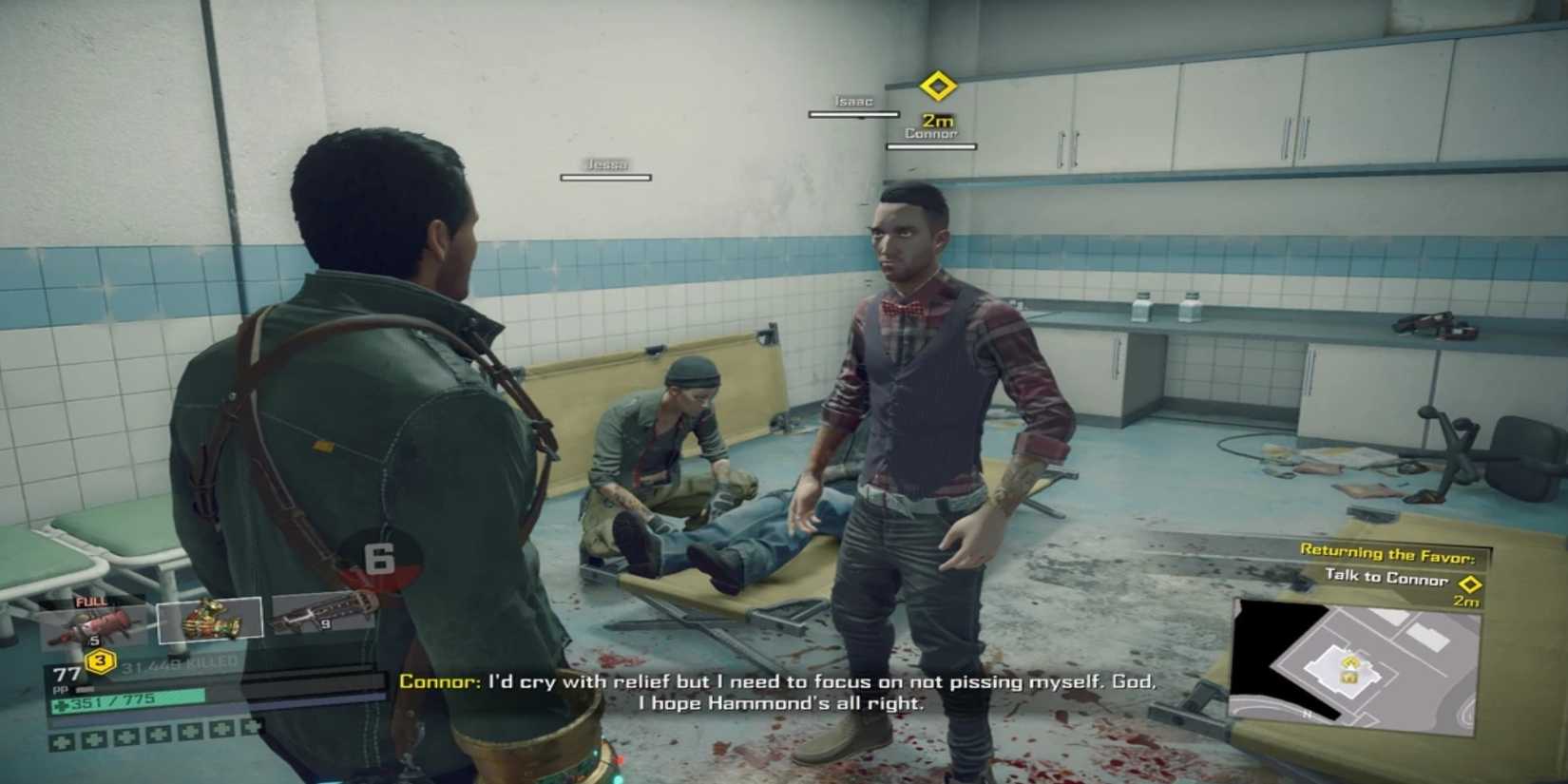
Task: Toggle the highlighted center weapon slot
Action: click(x=211, y=620)
